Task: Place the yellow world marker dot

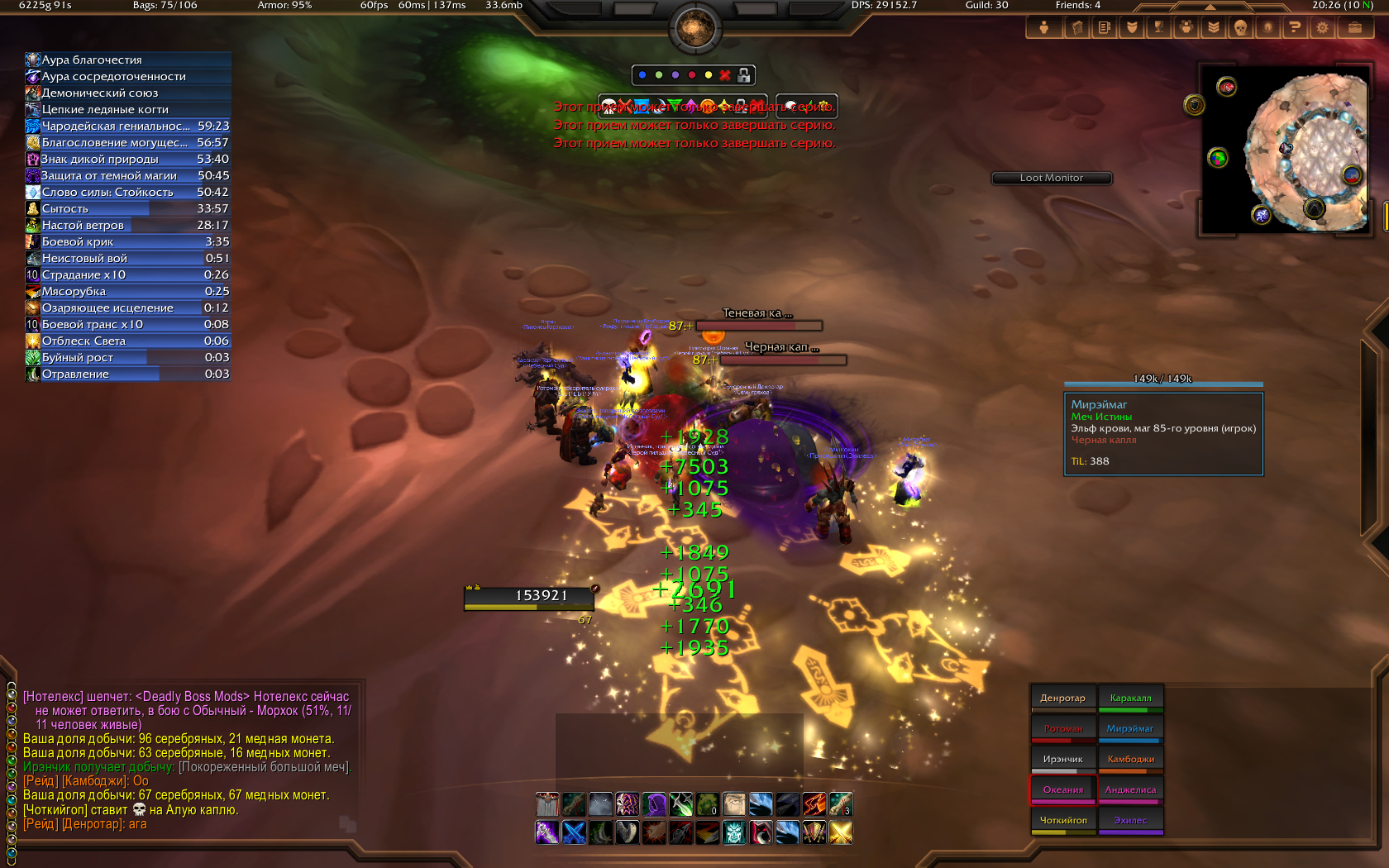Action: tap(709, 75)
